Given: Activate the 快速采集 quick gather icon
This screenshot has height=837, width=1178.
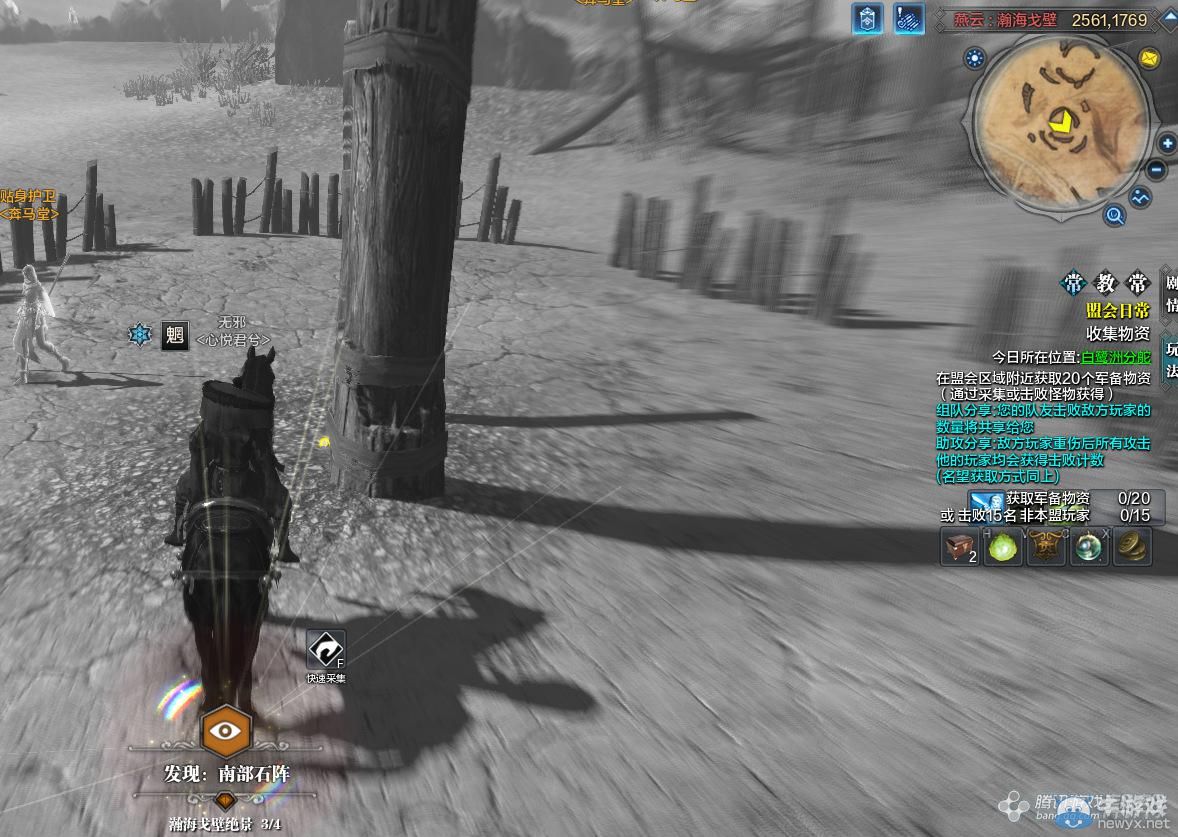Looking at the screenshot, I should pyautogui.click(x=326, y=650).
